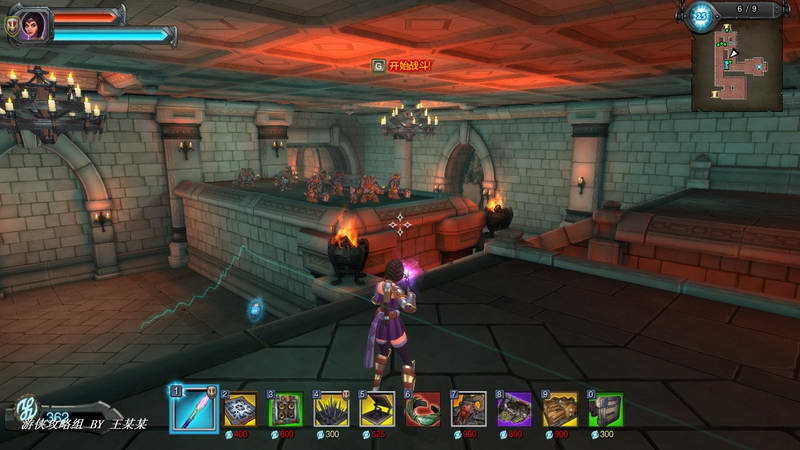Click the dungeon minimap
The image size is (800, 450).
point(737,64)
